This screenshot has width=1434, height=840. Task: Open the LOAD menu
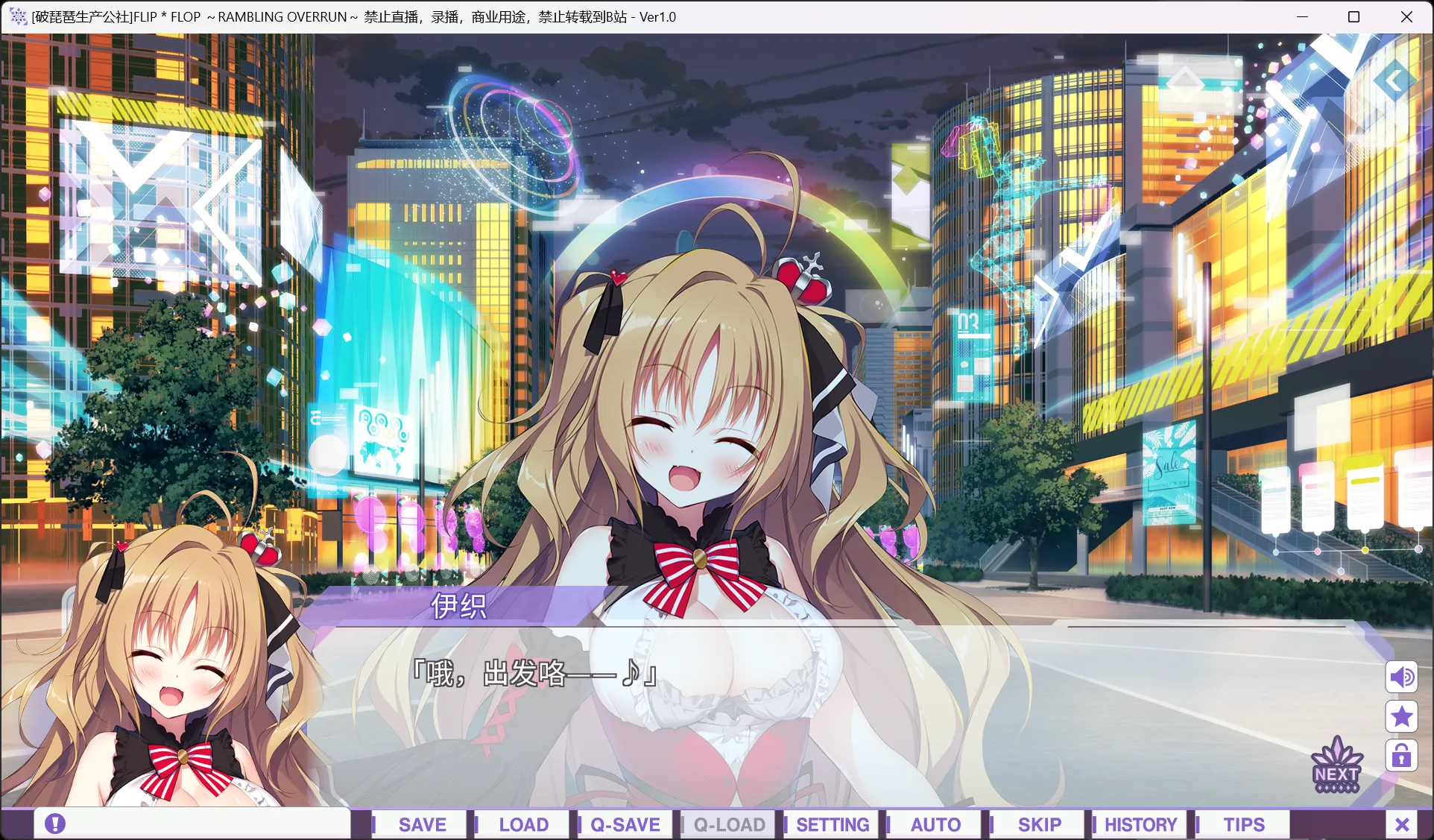(x=523, y=824)
